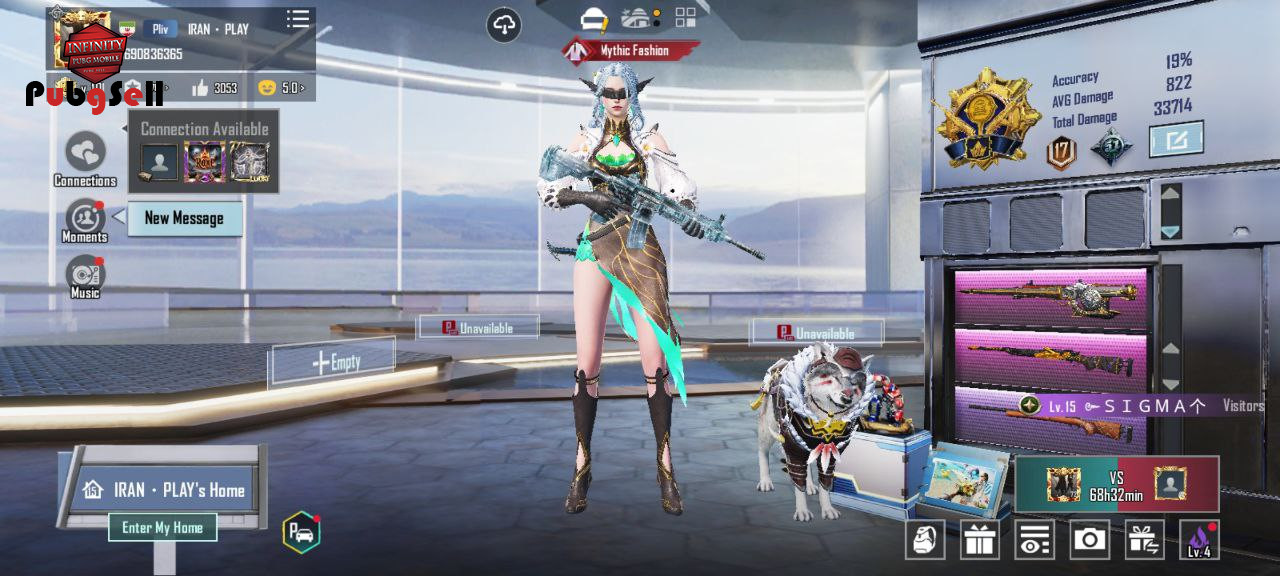1280x576 pixels.
Task: Tap the likes thumbs-up counter
Action: point(214,88)
